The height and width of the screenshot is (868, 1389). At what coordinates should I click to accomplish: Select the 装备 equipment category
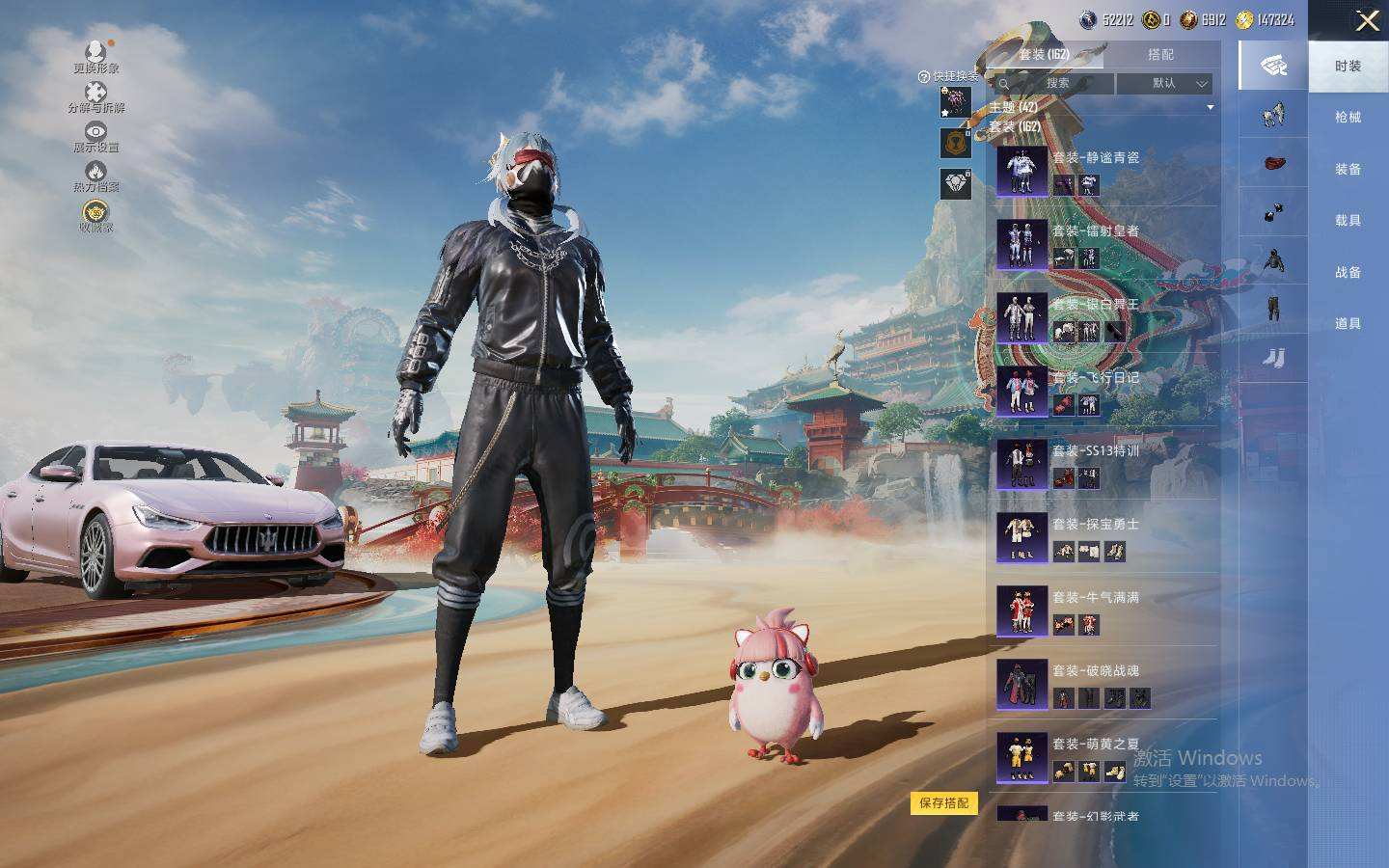point(1348,169)
